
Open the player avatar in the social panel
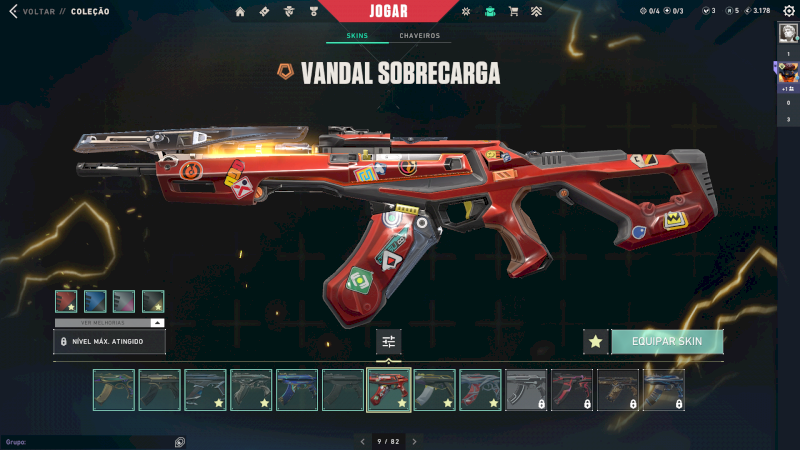pyautogui.click(x=787, y=72)
